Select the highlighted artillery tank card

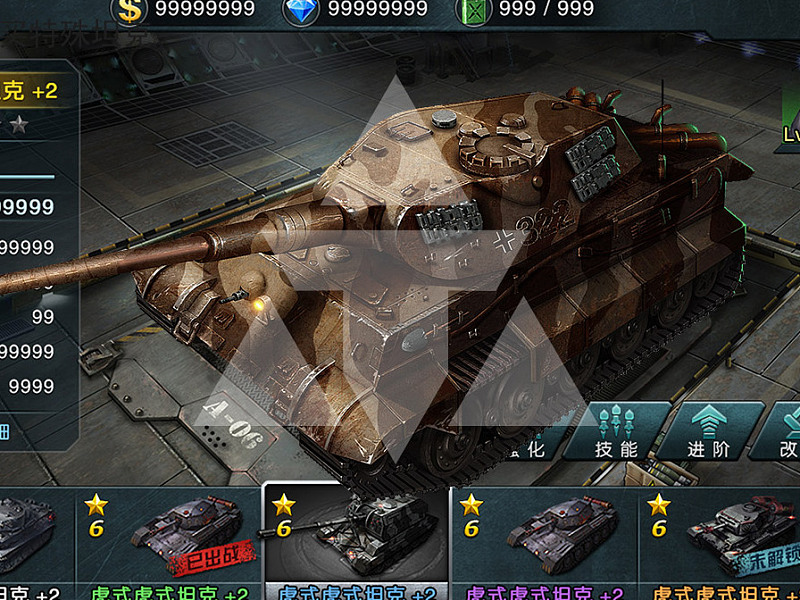tap(355, 542)
